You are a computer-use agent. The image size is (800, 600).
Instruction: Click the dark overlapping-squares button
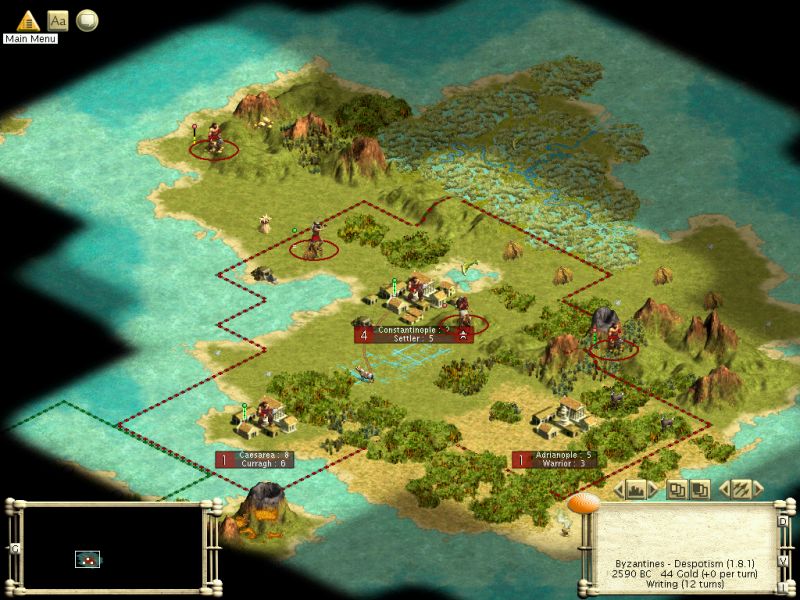coord(700,489)
